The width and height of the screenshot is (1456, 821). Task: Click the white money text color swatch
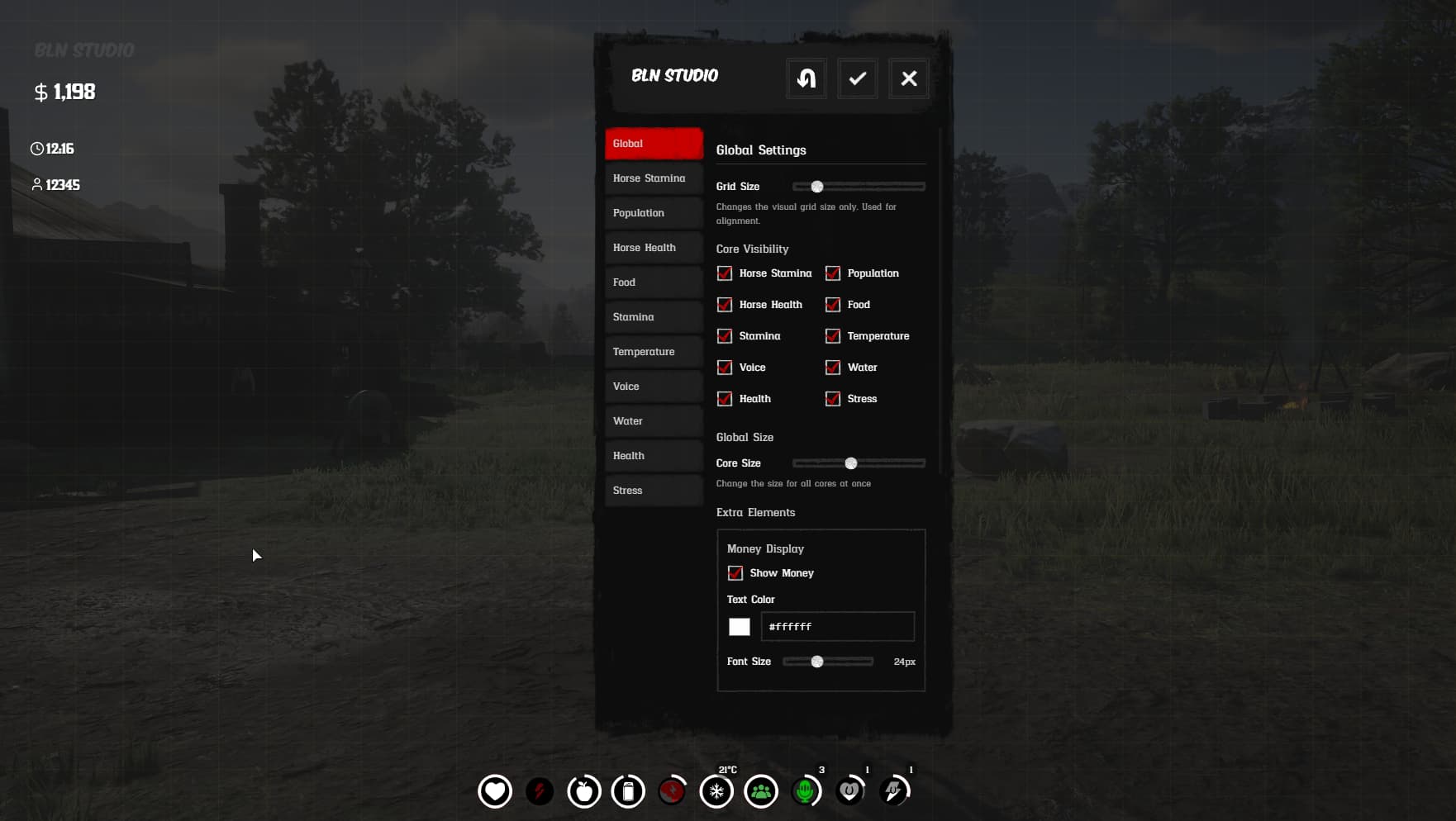coord(740,627)
